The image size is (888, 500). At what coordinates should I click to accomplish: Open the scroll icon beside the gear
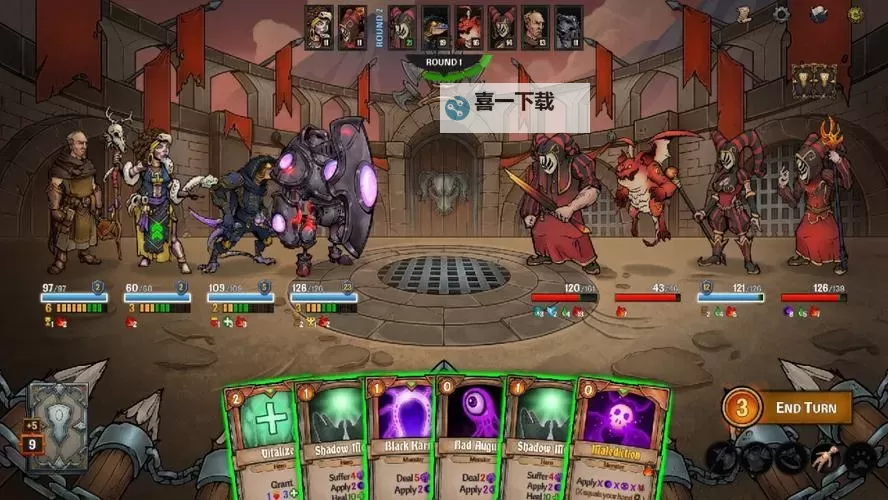coord(745,14)
